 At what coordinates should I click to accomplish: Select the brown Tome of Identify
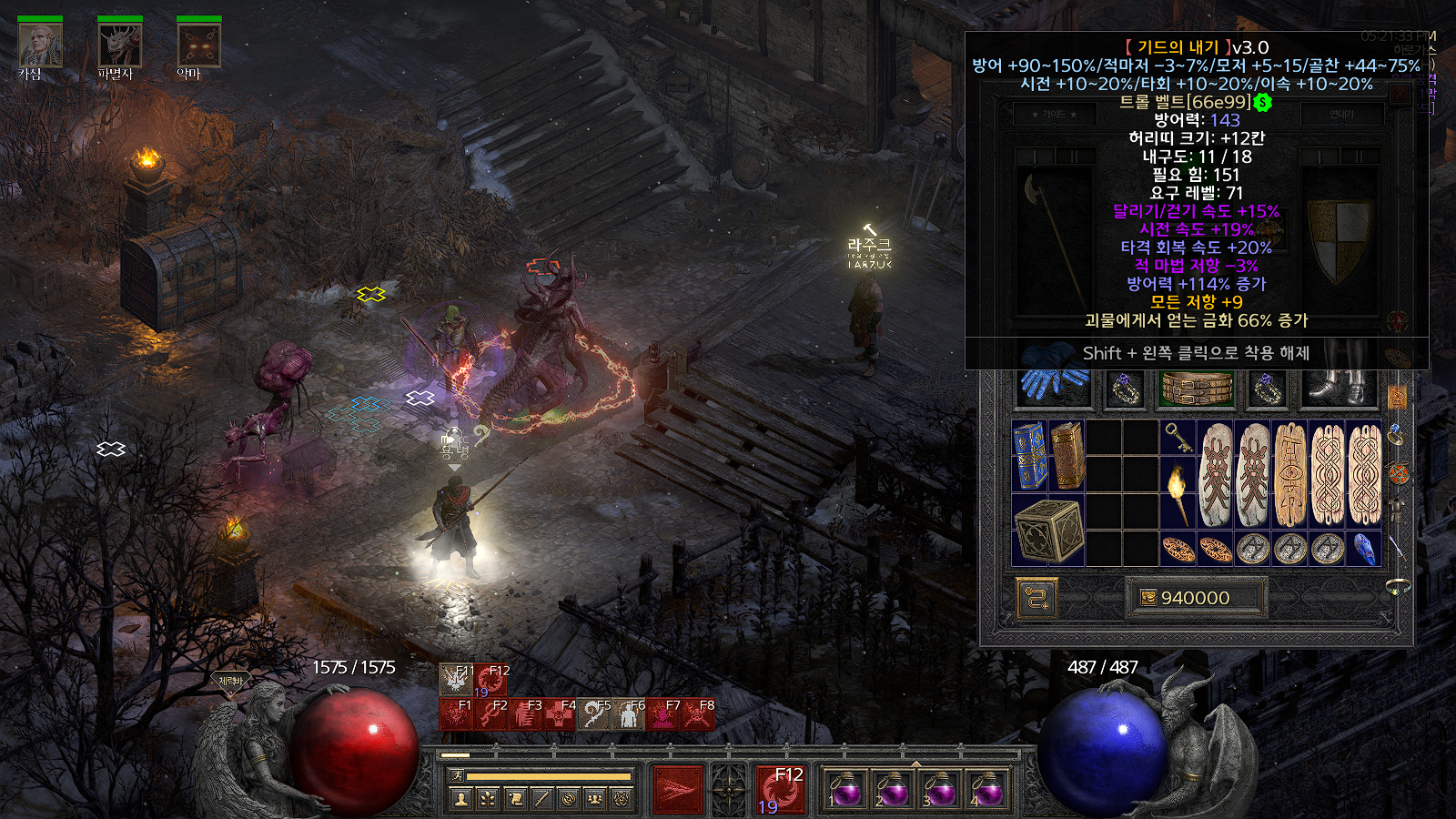1067,455
